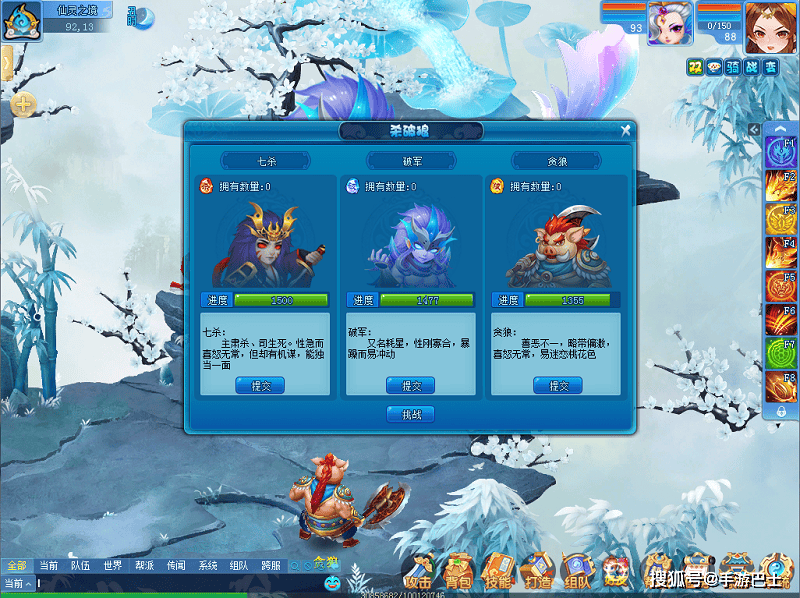This screenshot has height=598, width=800.
Task: Switch to the 全部 chat tab
Action: point(16,566)
